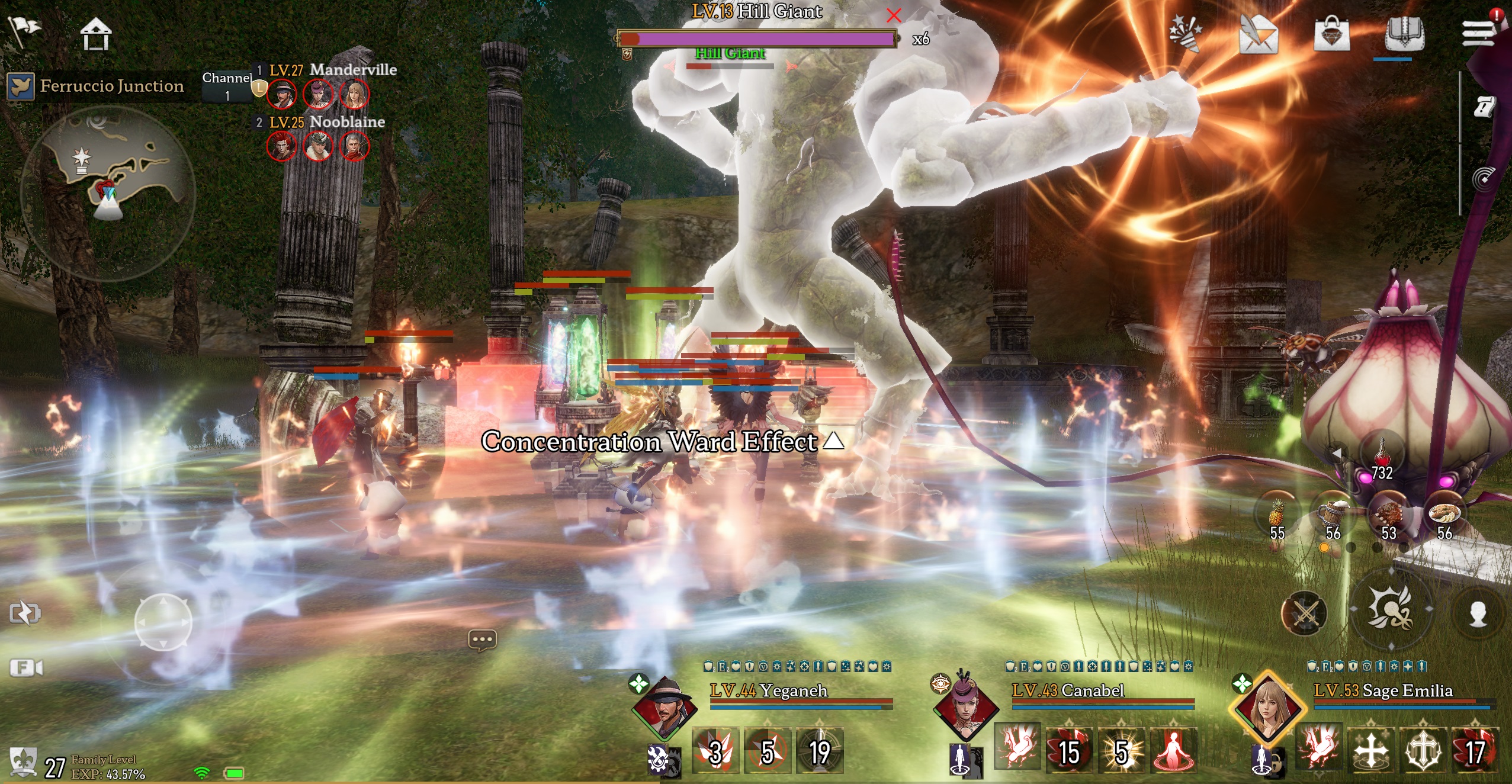Image resolution: width=1512 pixels, height=784 pixels.
Task: Select Canabel character portrait
Action: point(965,707)
